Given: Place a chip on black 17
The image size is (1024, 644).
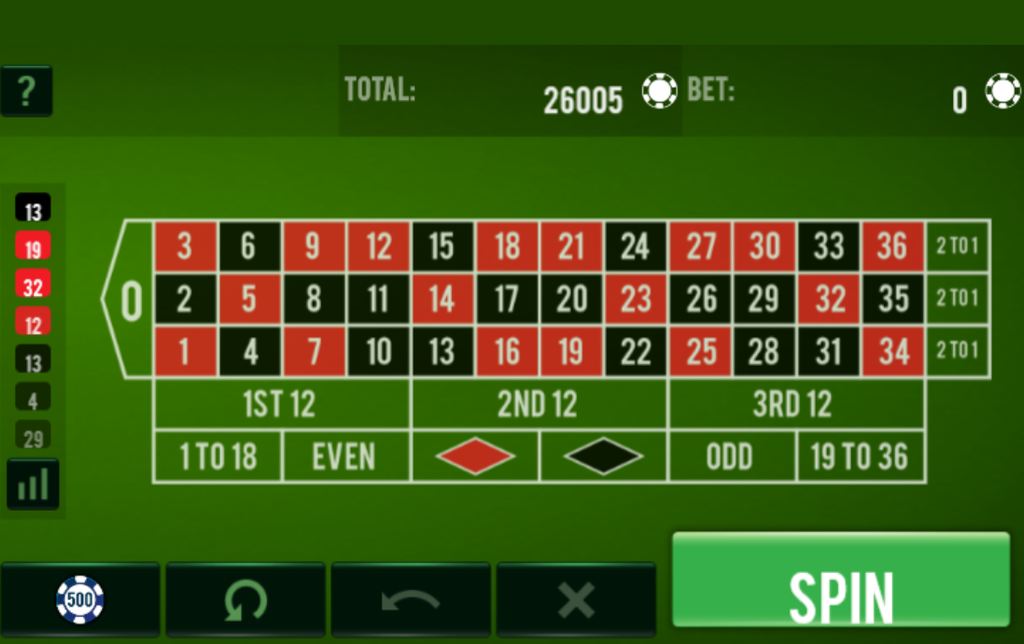Looking at the screenshot, I should coord(507,299).
